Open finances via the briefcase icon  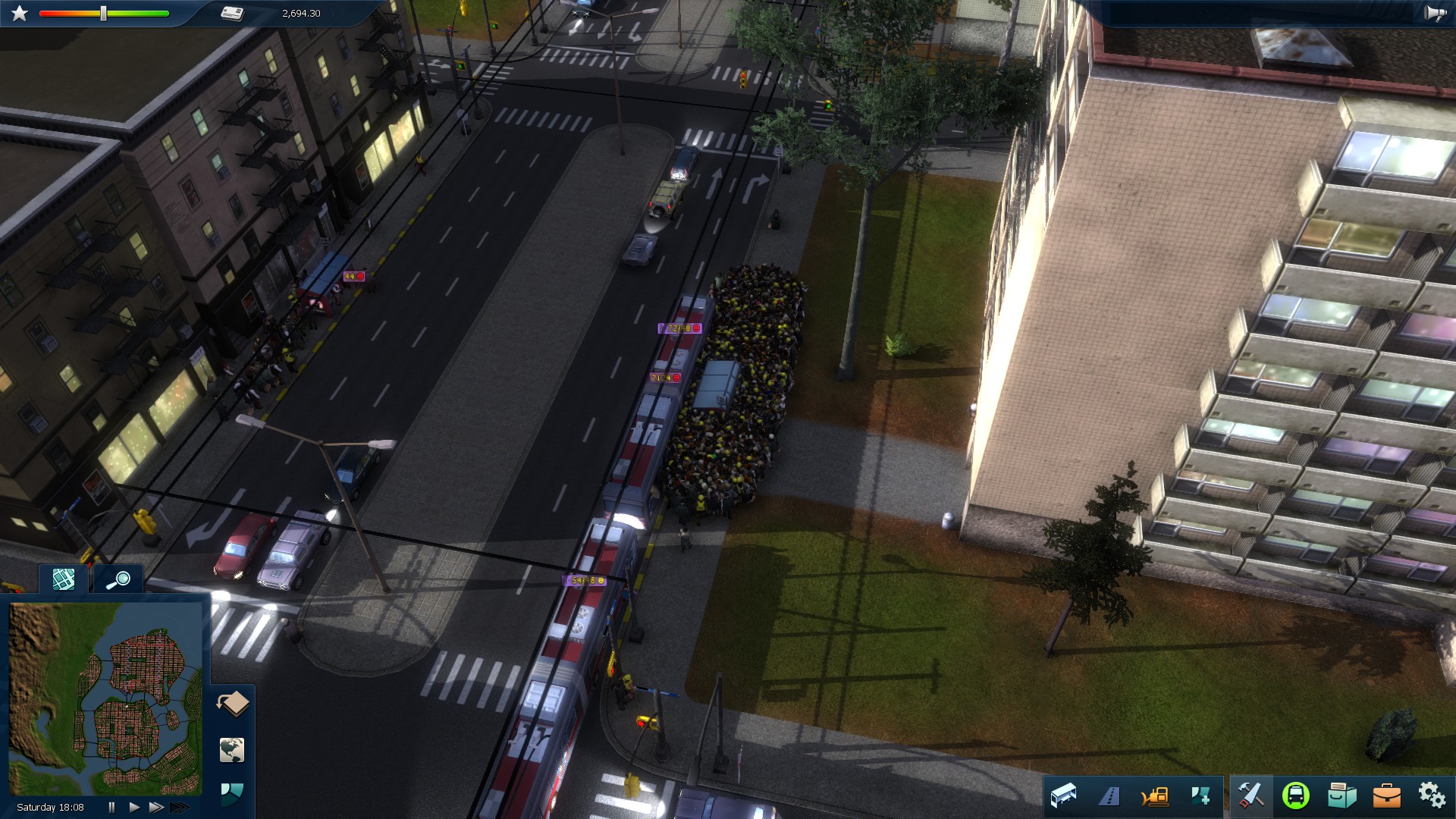click(1389, 797)
